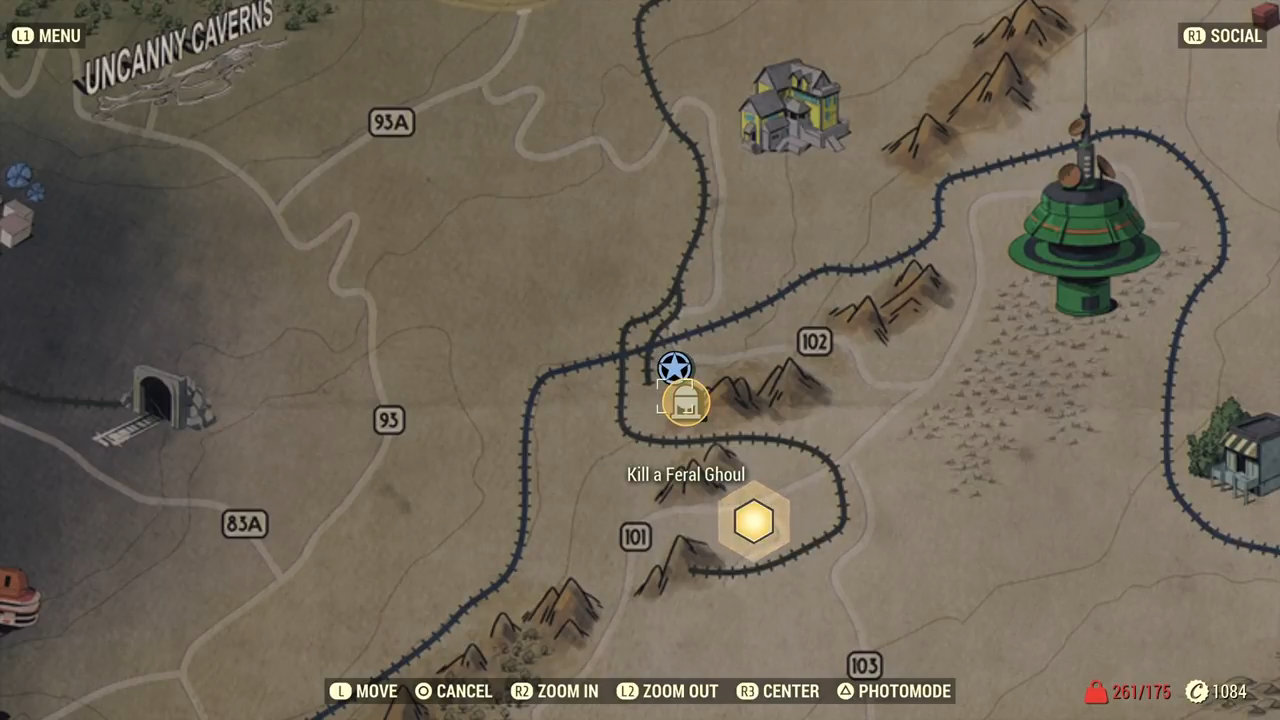Choose the yellow mansion map marker

[794, 107]
